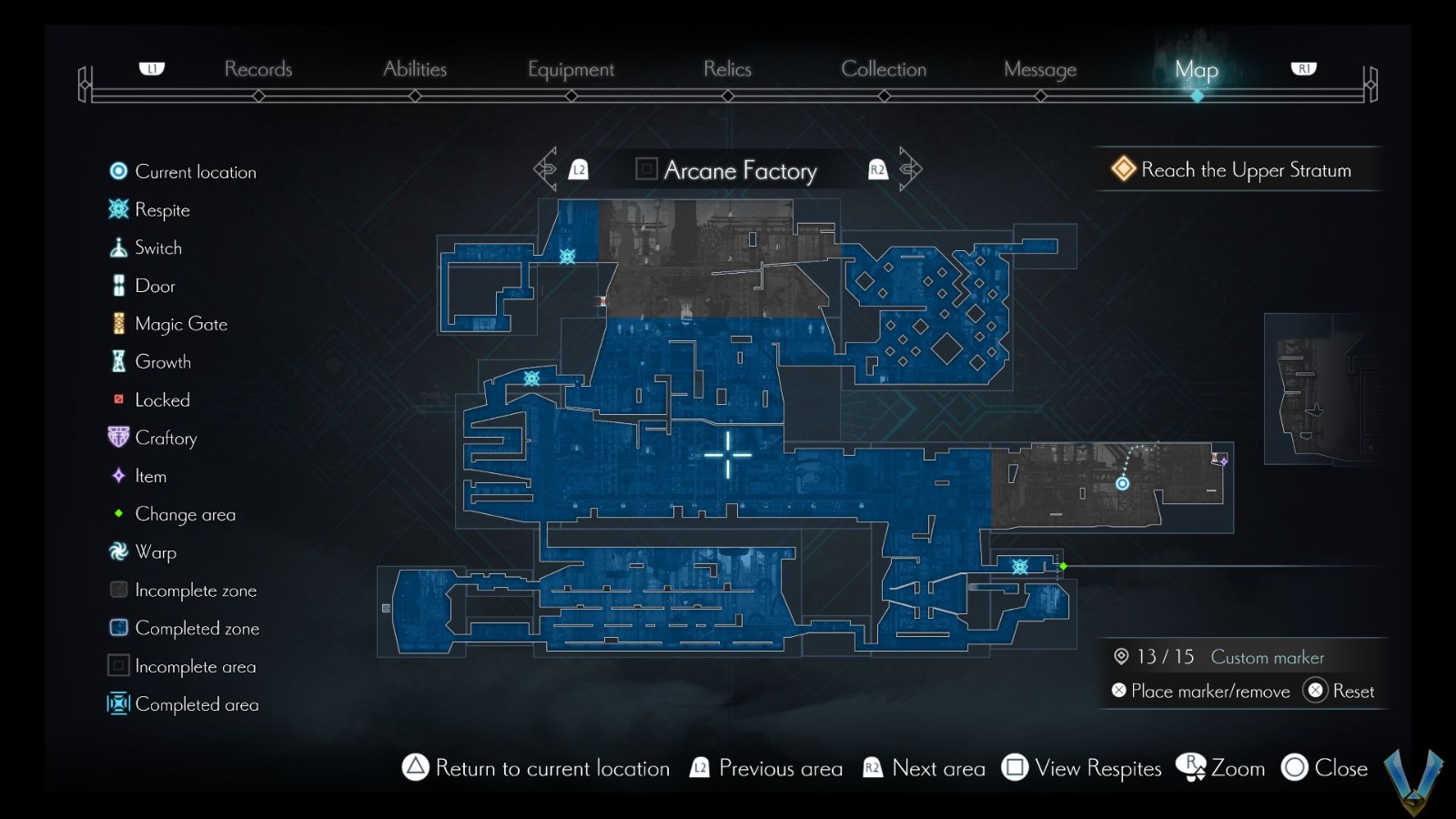Select the Craftory icon in the legend
The width and height of the screenshot is (1456, 819).
116,438
